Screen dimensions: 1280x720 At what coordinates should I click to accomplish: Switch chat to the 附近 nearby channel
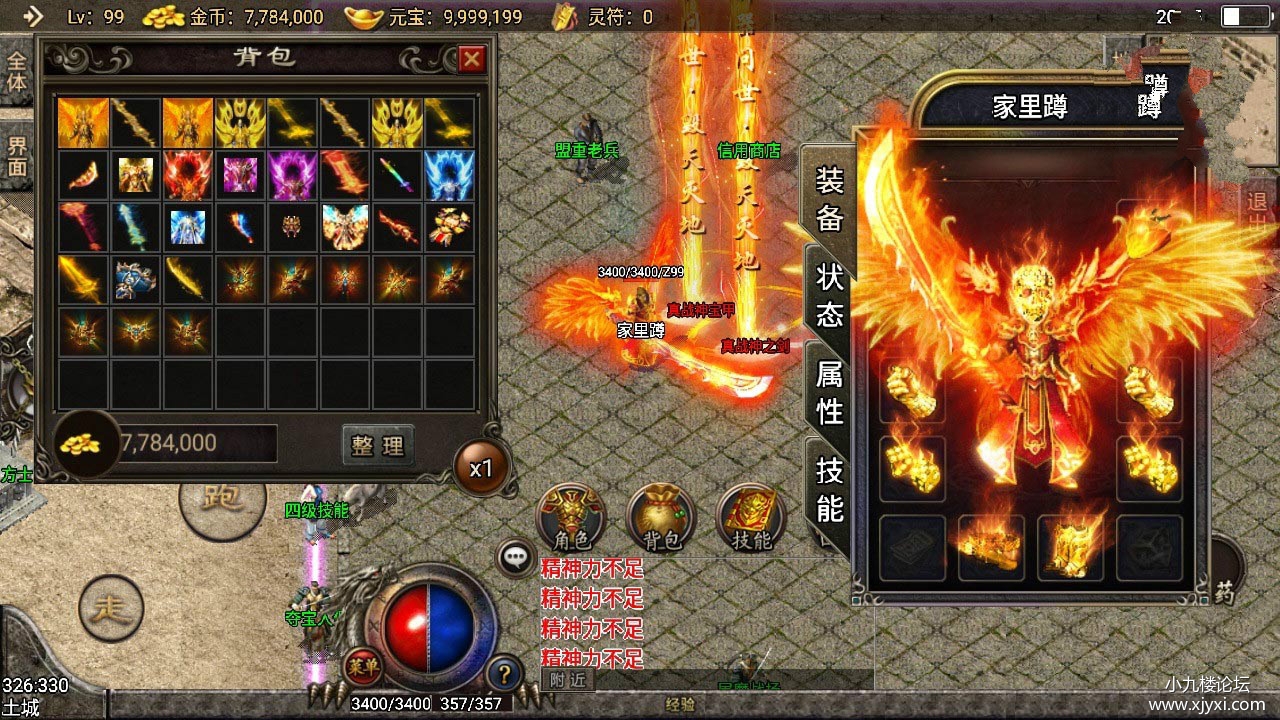567,680
